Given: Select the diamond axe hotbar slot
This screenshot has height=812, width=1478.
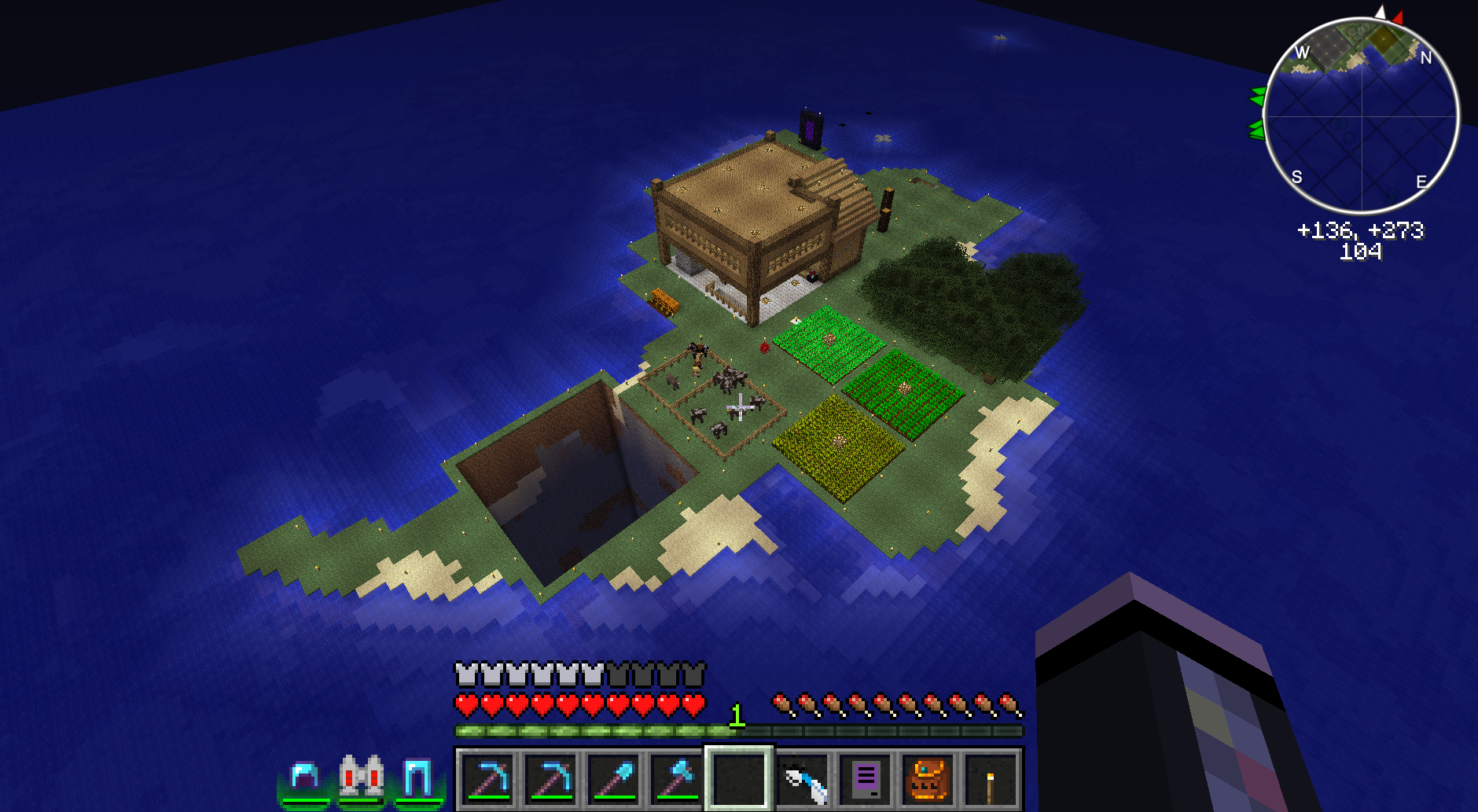Looking at the screenshot, I should point(677,779).
